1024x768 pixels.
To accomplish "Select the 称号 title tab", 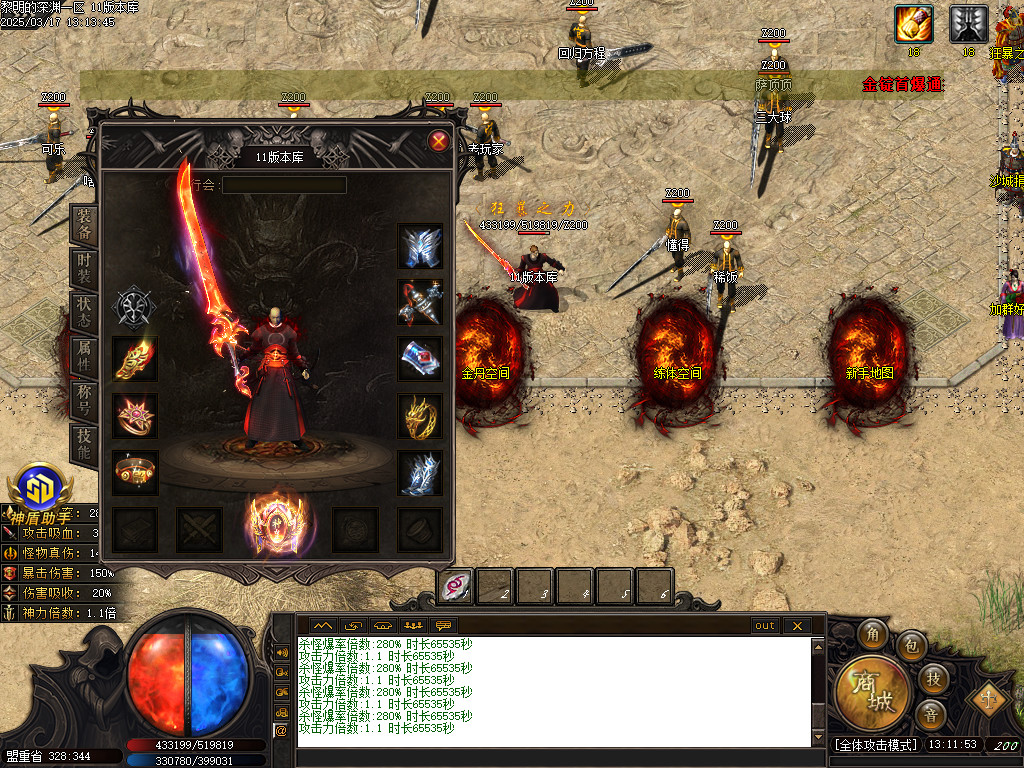I will click(x=85, y=398).
